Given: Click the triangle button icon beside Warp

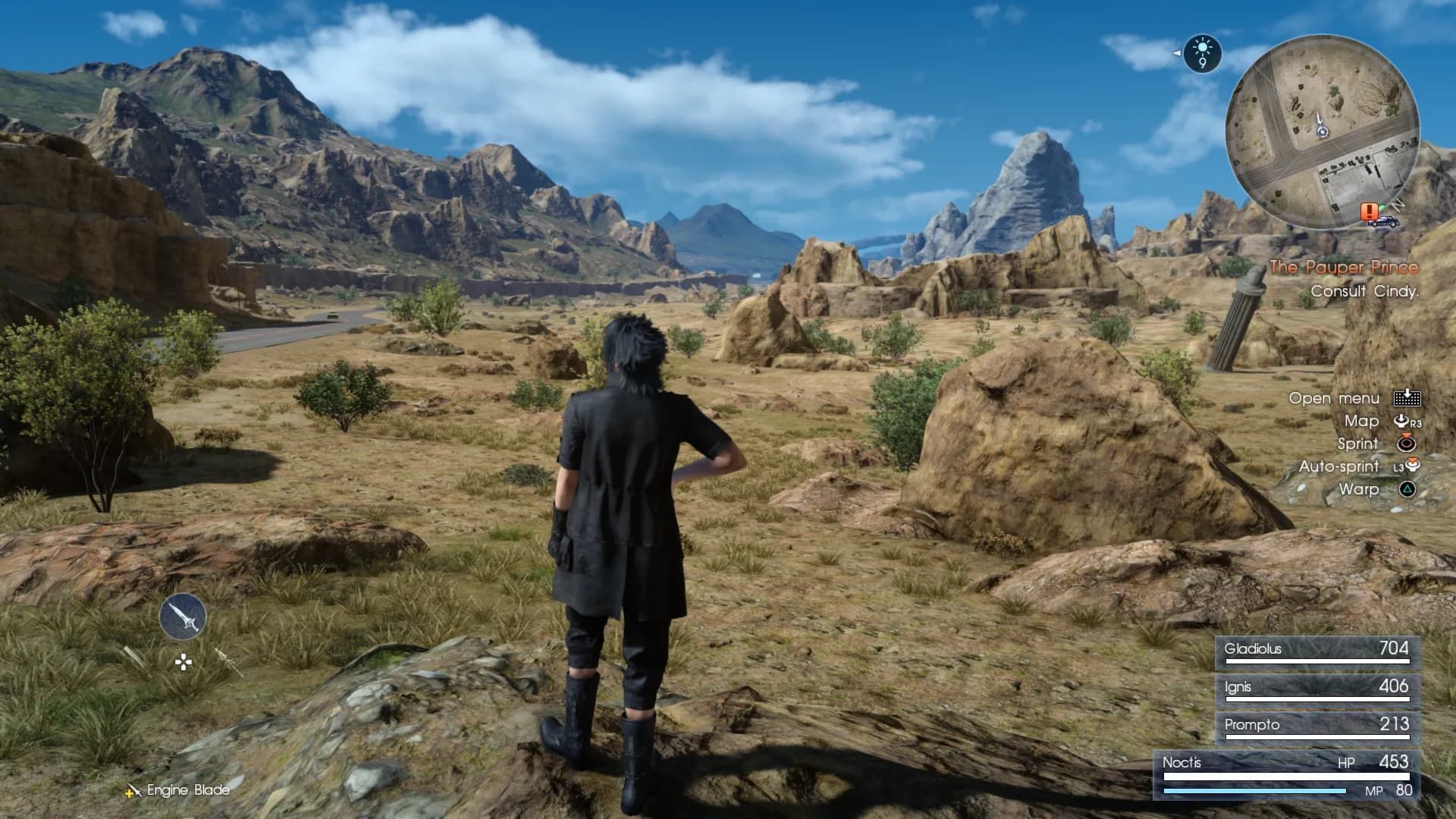Looking at the screenshot, I should coord(1408,488).
